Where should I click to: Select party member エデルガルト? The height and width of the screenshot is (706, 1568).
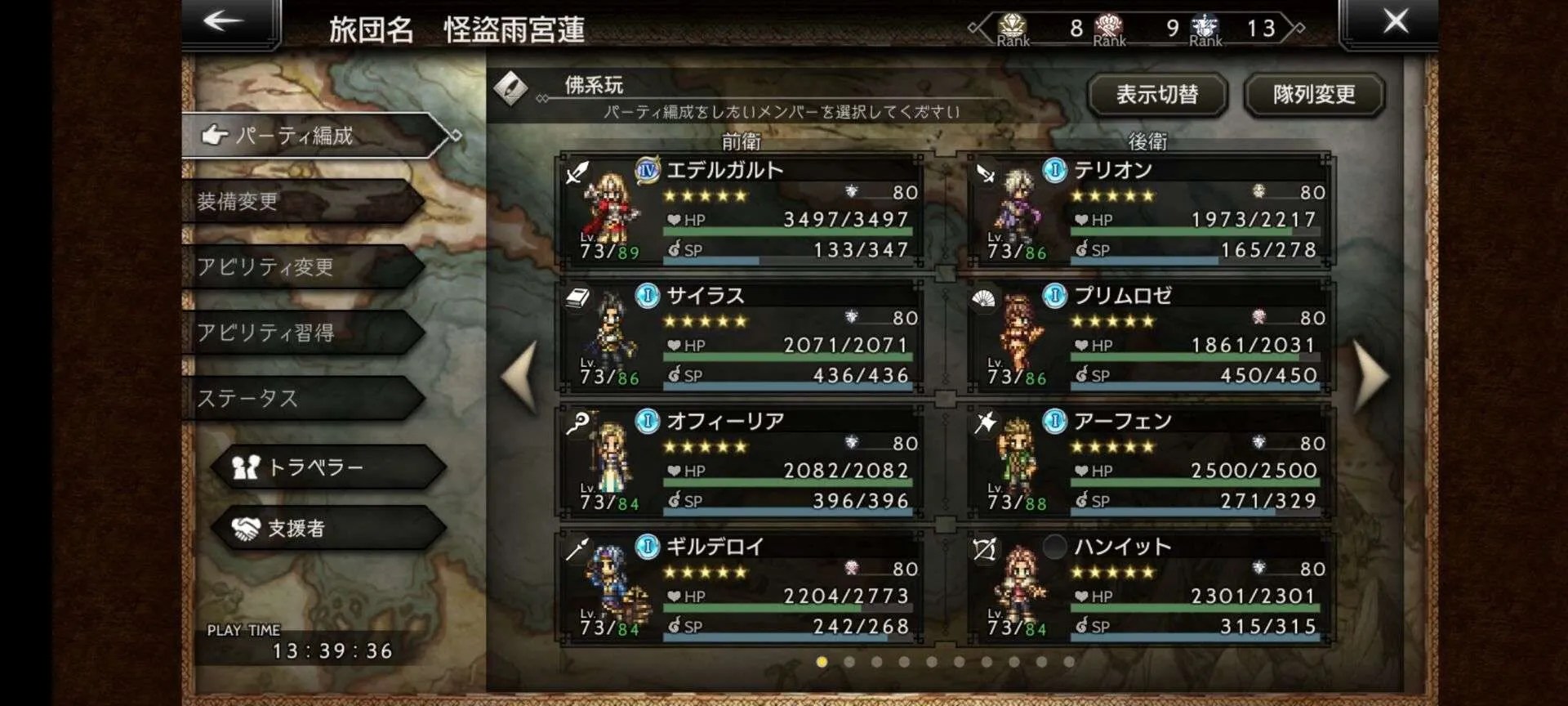coord(740,211)
